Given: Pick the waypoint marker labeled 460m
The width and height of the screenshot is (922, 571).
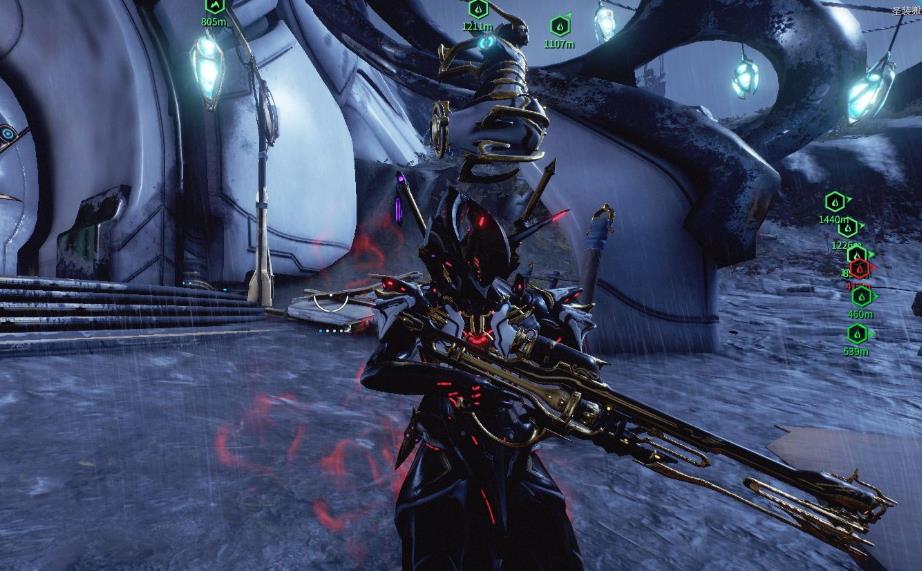Looking at the screenshot, I should coord(860,296).
